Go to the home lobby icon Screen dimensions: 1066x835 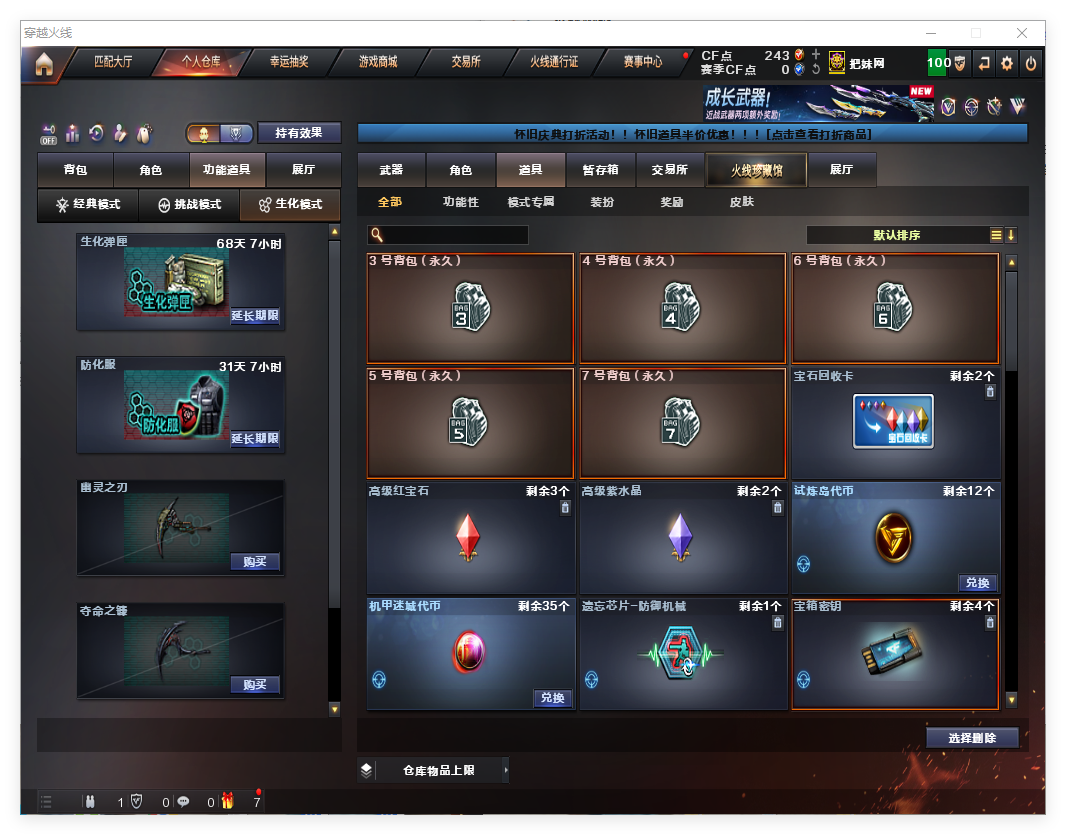[43, 64]
